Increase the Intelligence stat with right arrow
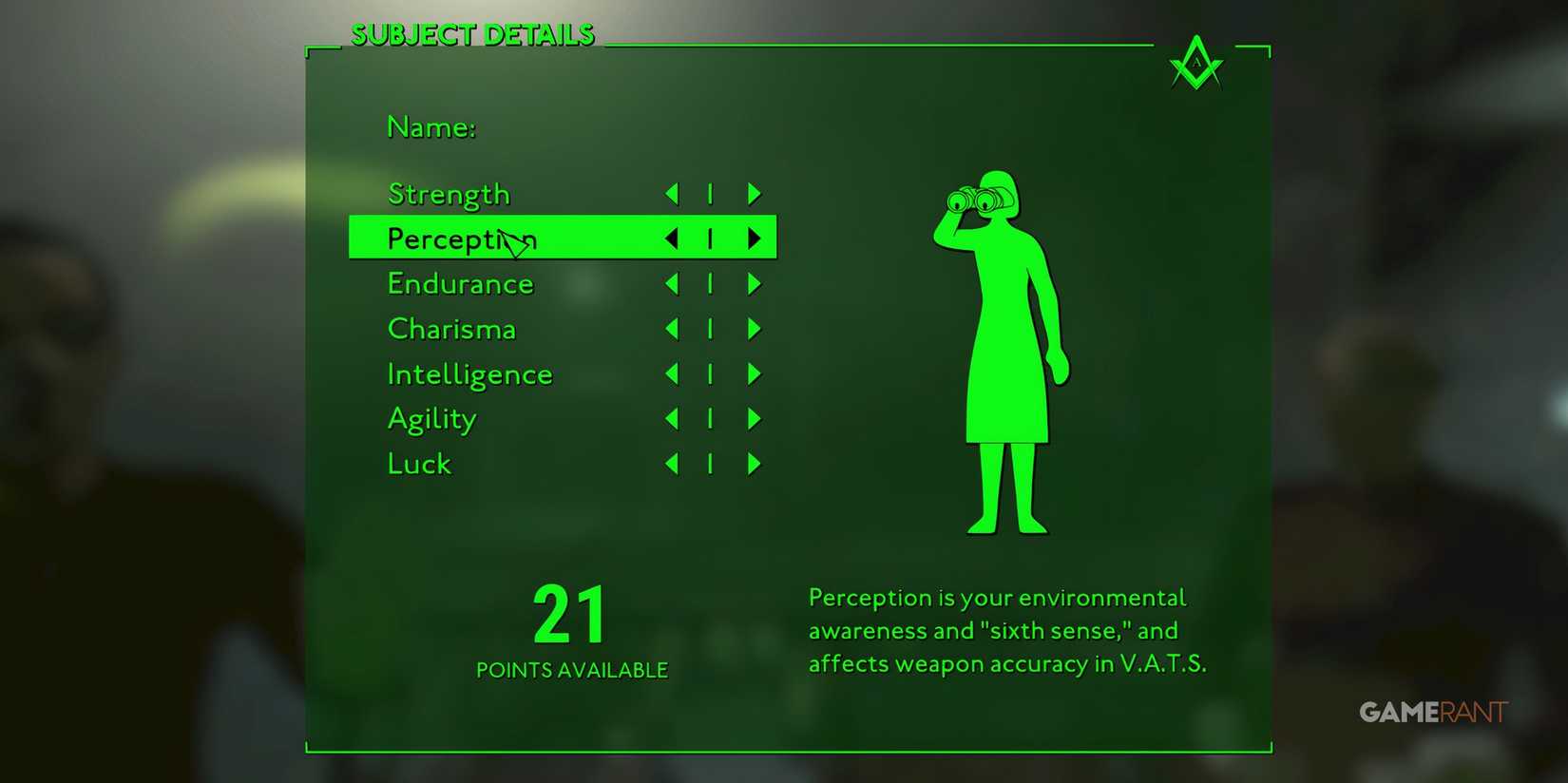Screen dimensions: 1568x783 pyautogui.click(x=754, y=373)
